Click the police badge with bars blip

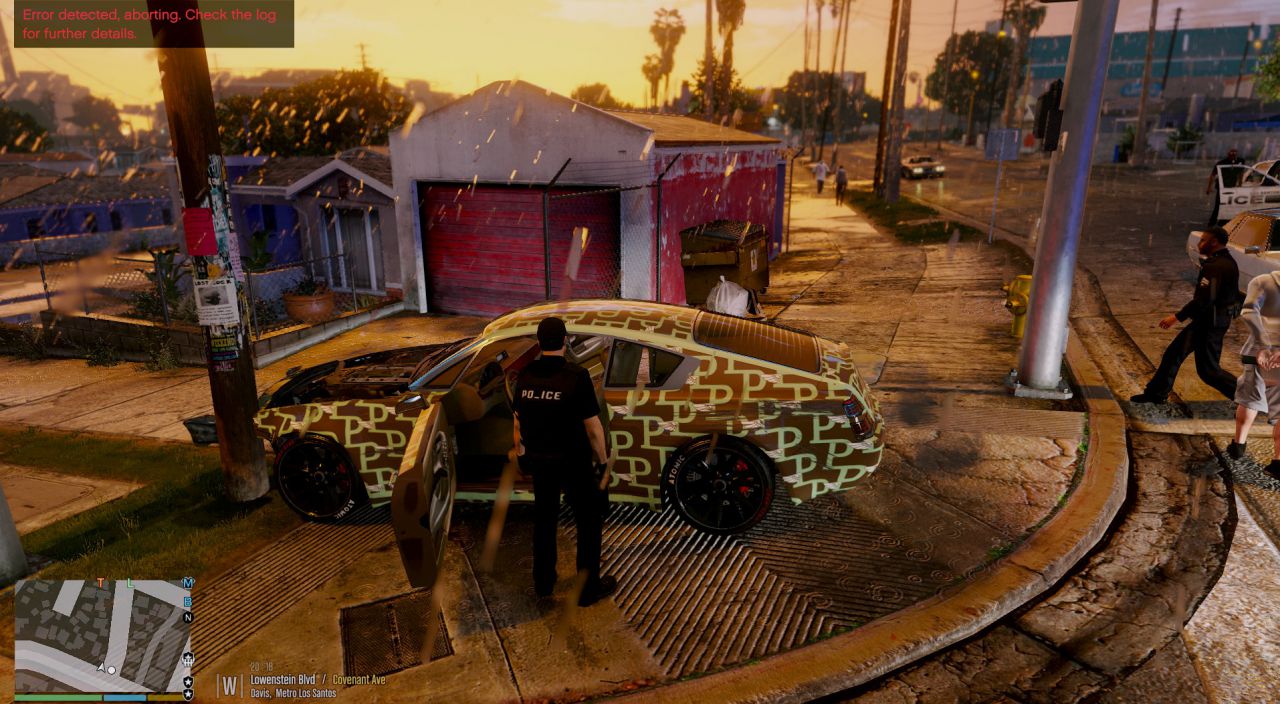[188, 659]
